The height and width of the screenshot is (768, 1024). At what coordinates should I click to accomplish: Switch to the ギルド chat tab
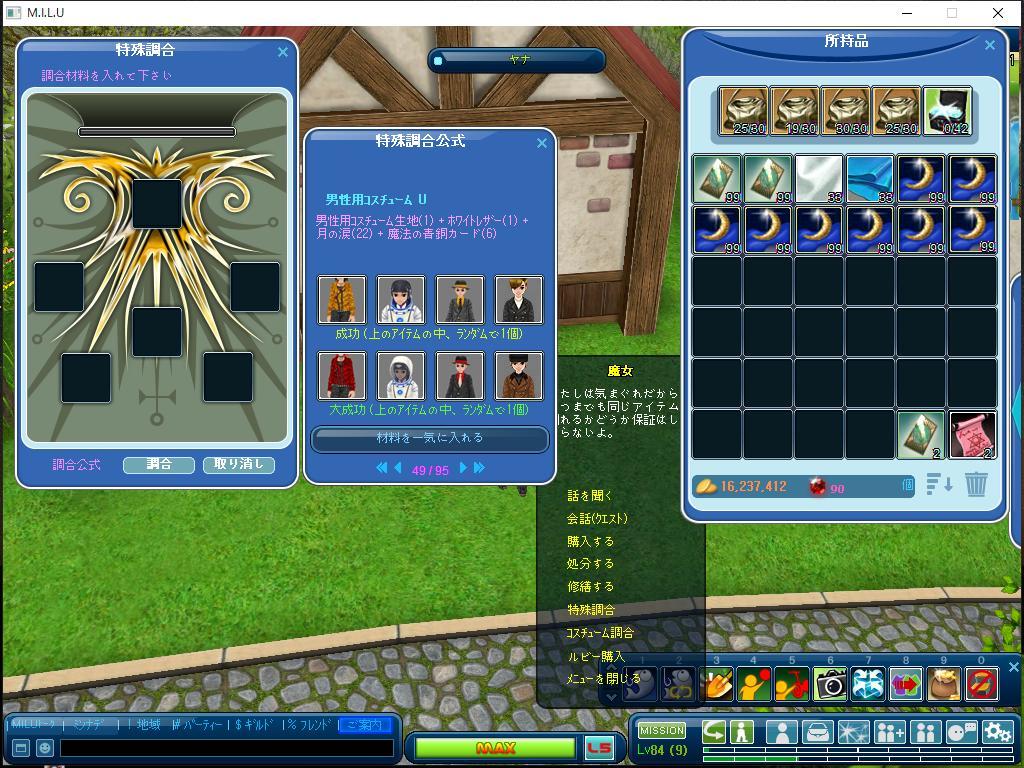254,725
